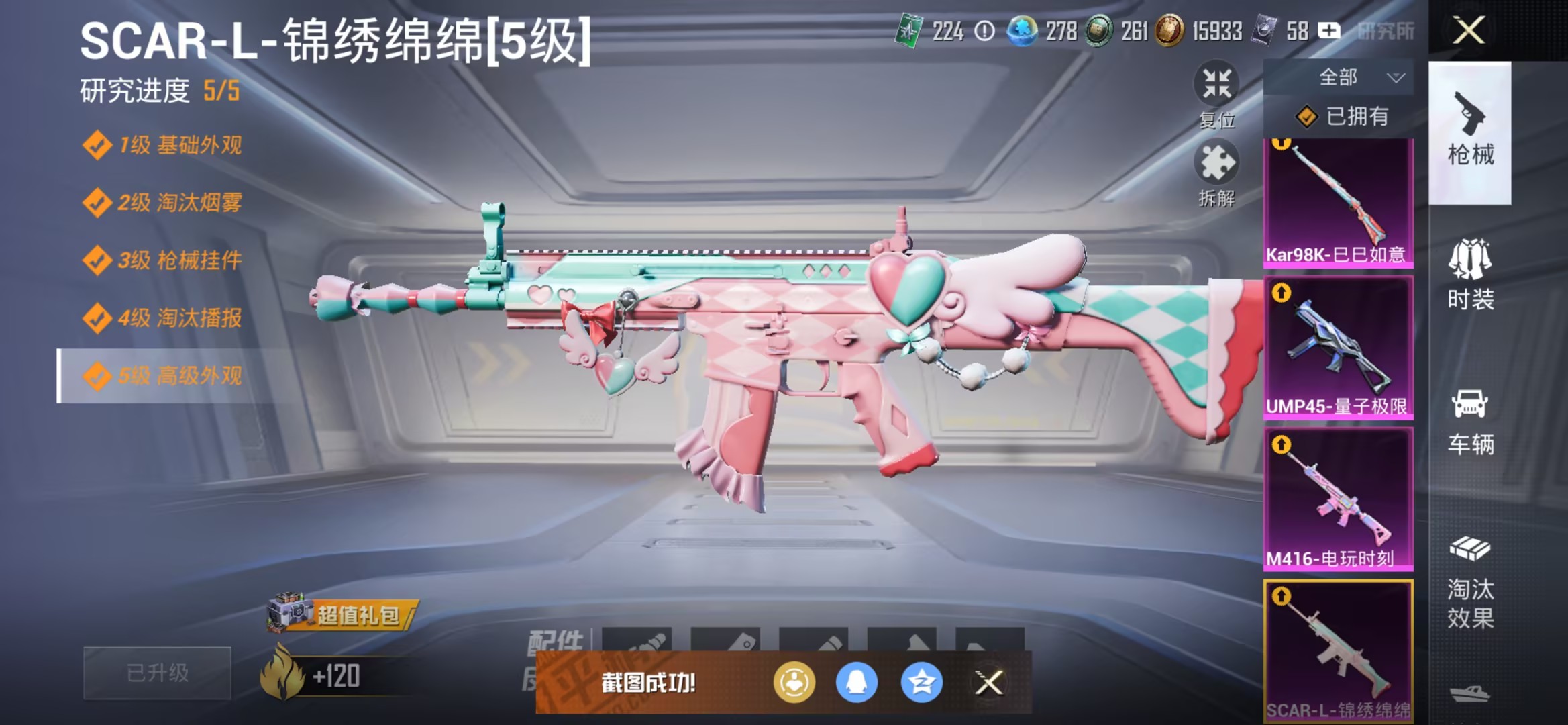Click the 已升级 upgraded button
1568x725 pixels.
156,673
